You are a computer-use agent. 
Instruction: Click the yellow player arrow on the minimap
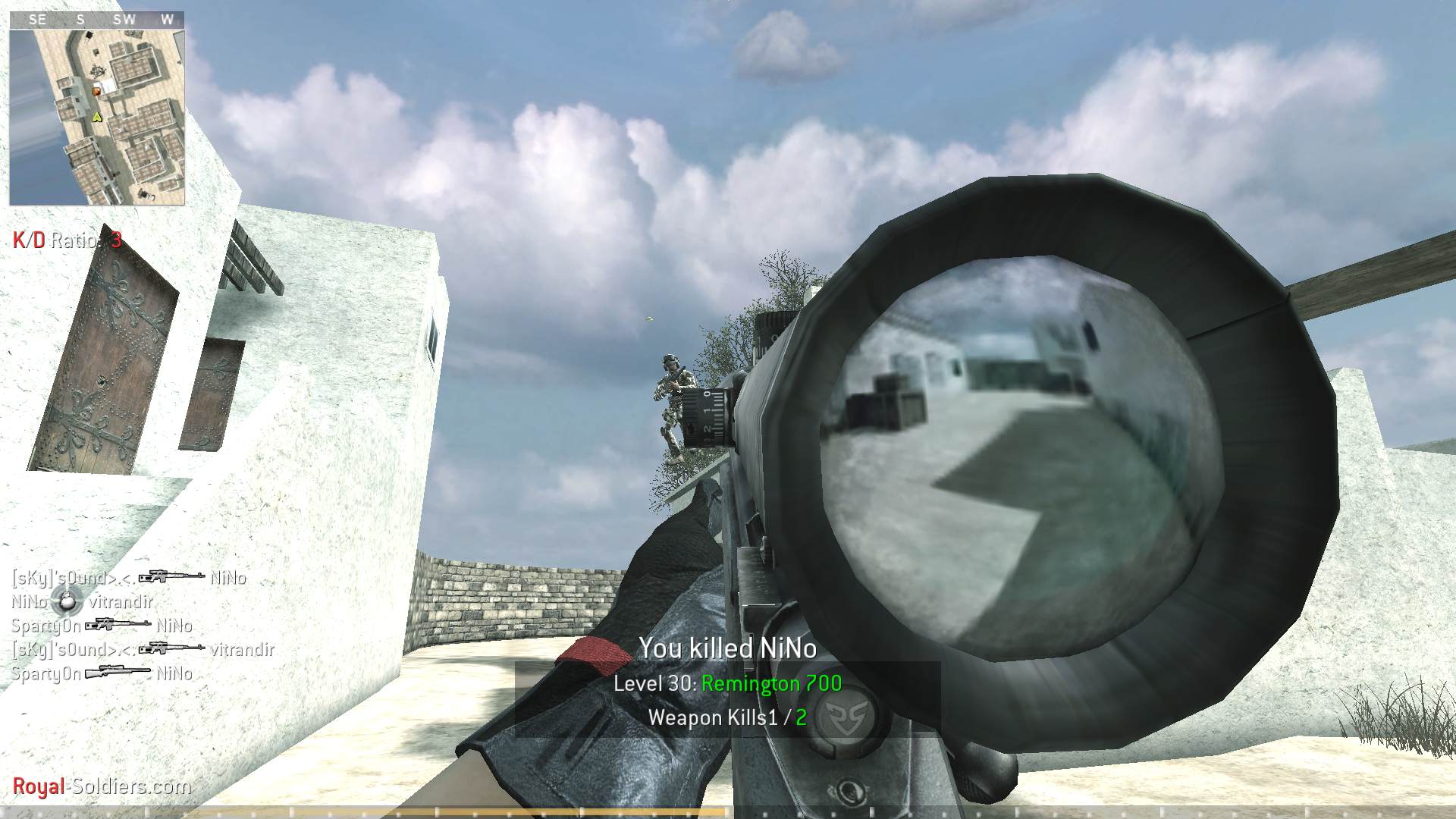coord(97,117)
